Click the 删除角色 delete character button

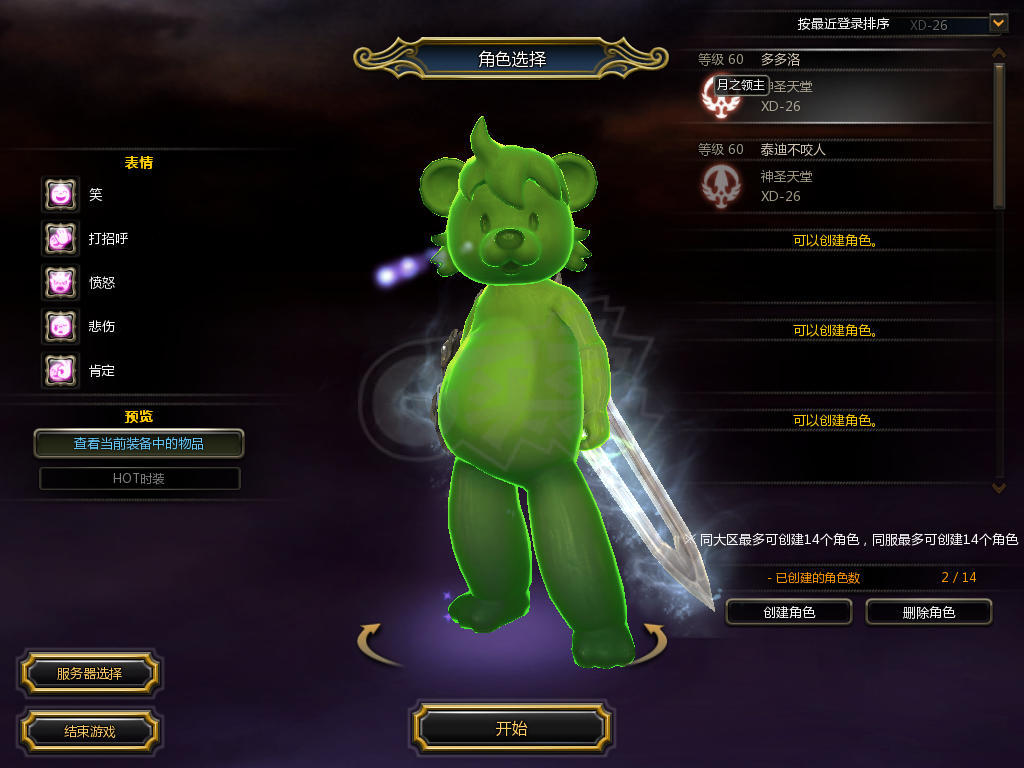[x=928, y=612]
